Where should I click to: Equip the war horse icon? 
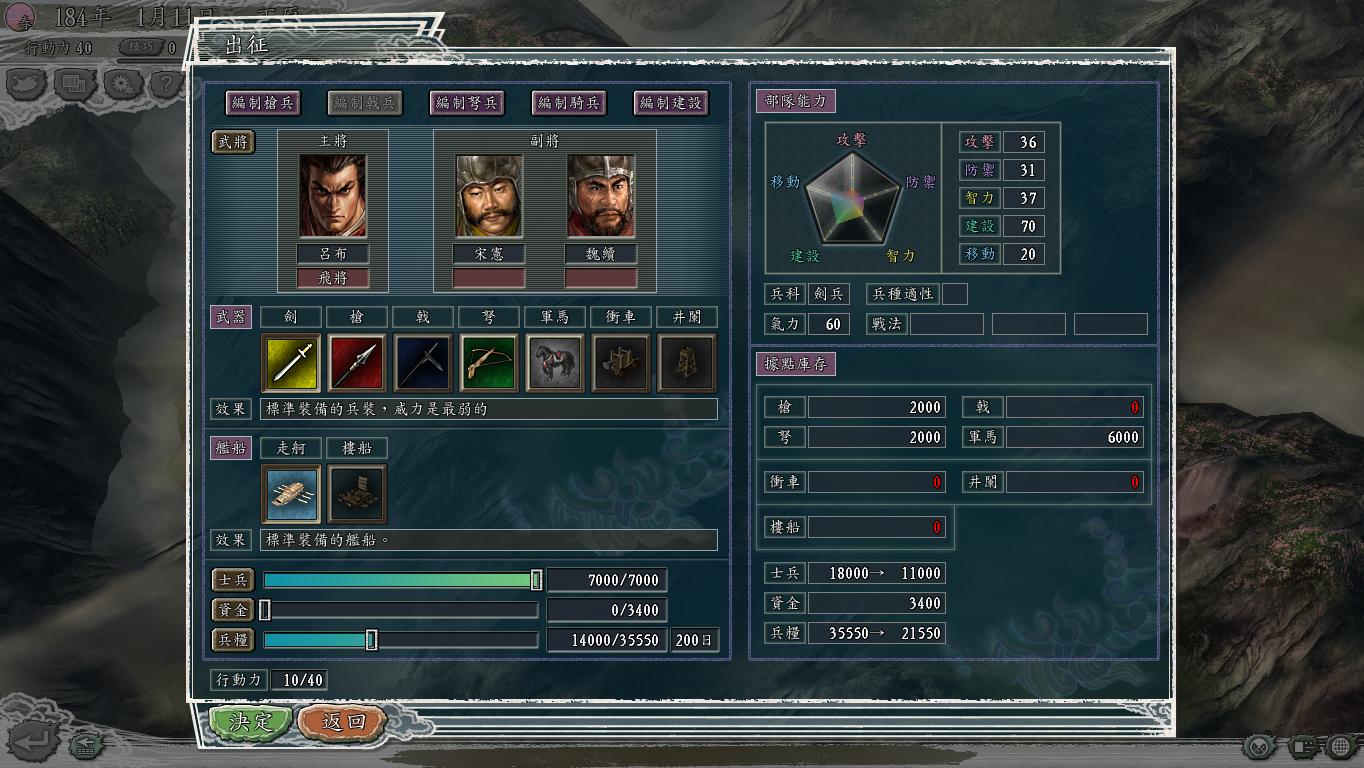pos(555,363)
